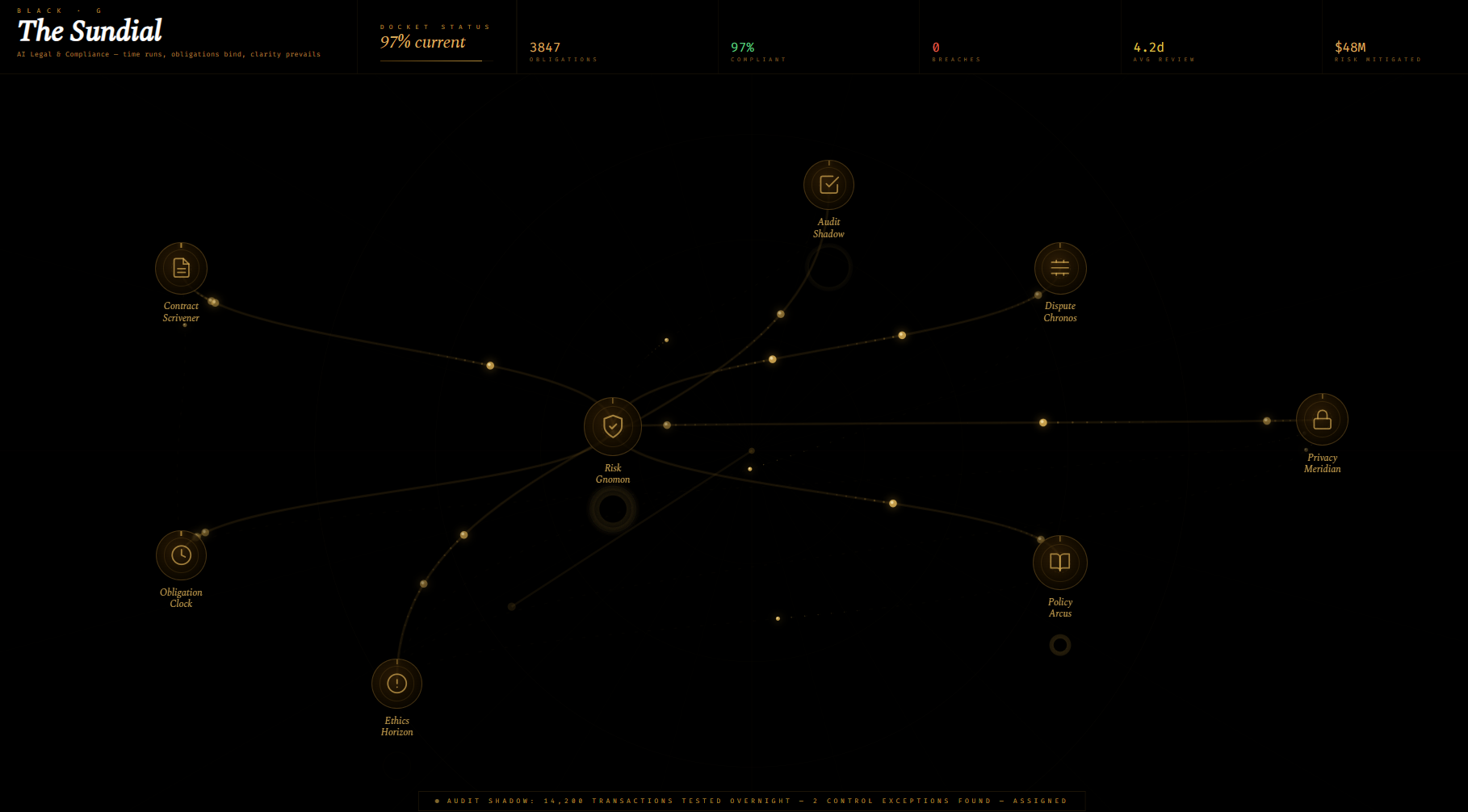Select the glowing pulse between Risk Gnomon and Privacy Meridian
Screen dimensions: 1468x812
pyautogui.click(x=1043, y=421)
